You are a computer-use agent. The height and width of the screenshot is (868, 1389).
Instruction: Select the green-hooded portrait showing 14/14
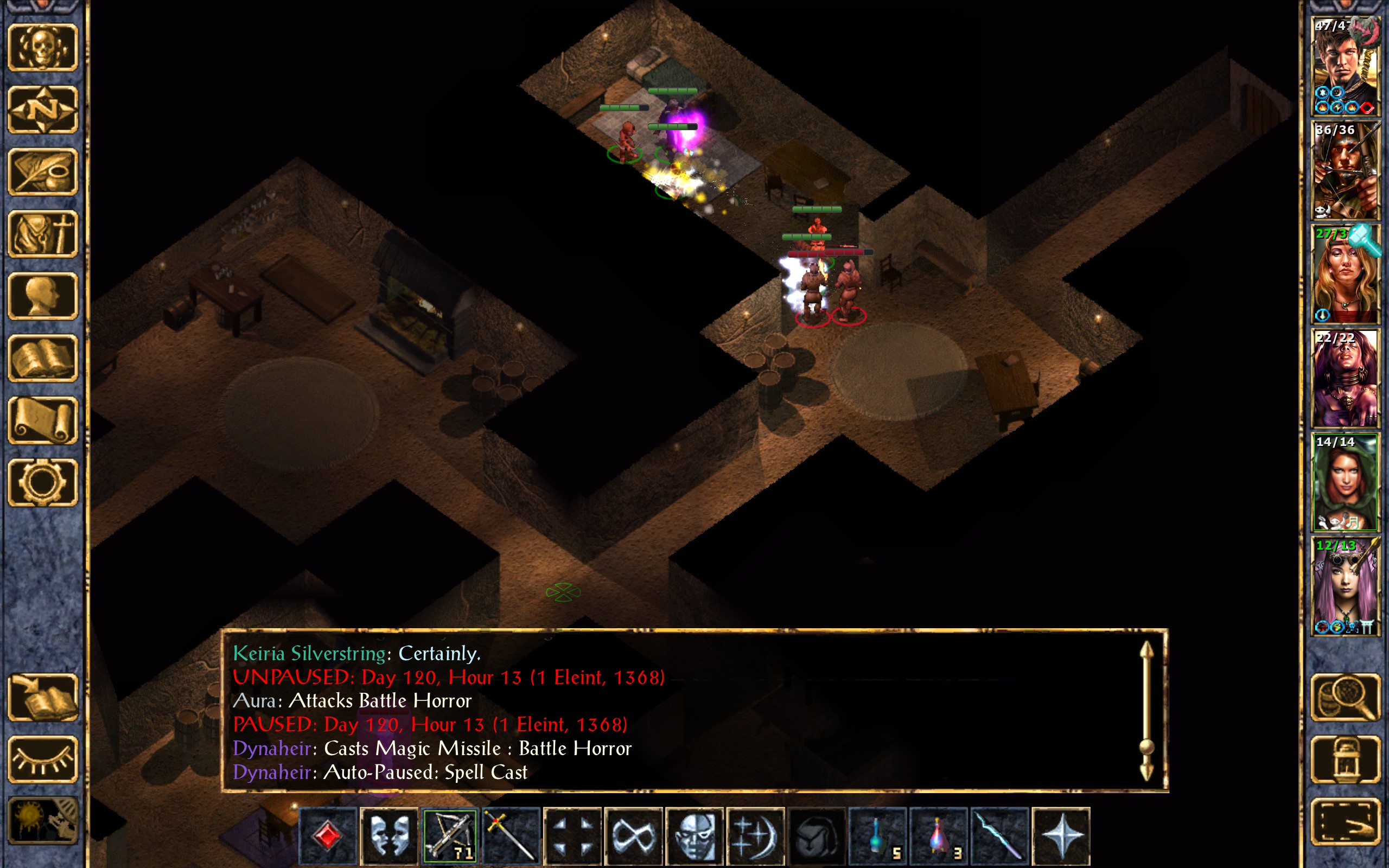[x=1345, y=482]
